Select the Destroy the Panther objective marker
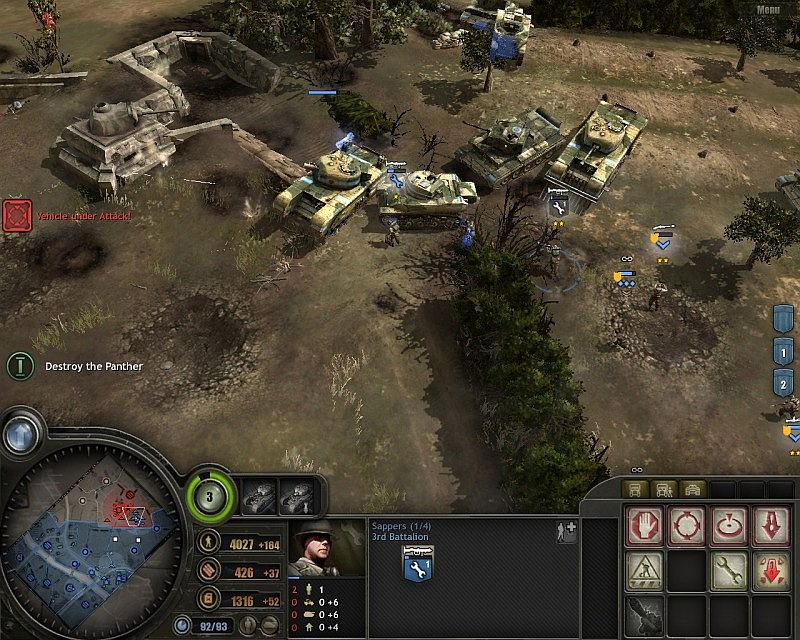This screenshot has width=800, height=640. coord(18,366)
